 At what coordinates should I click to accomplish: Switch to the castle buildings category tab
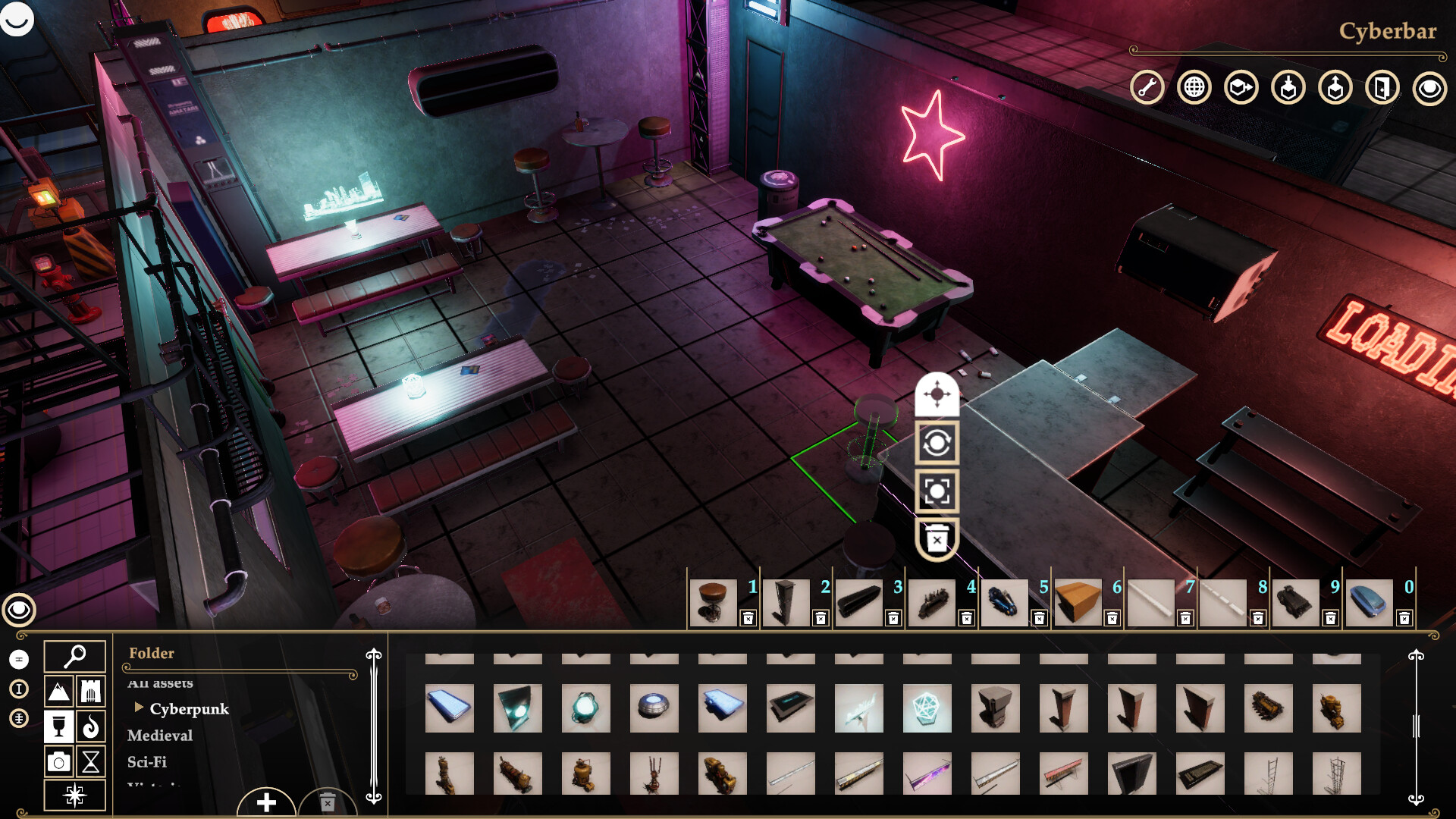click(x=89, y=692)
